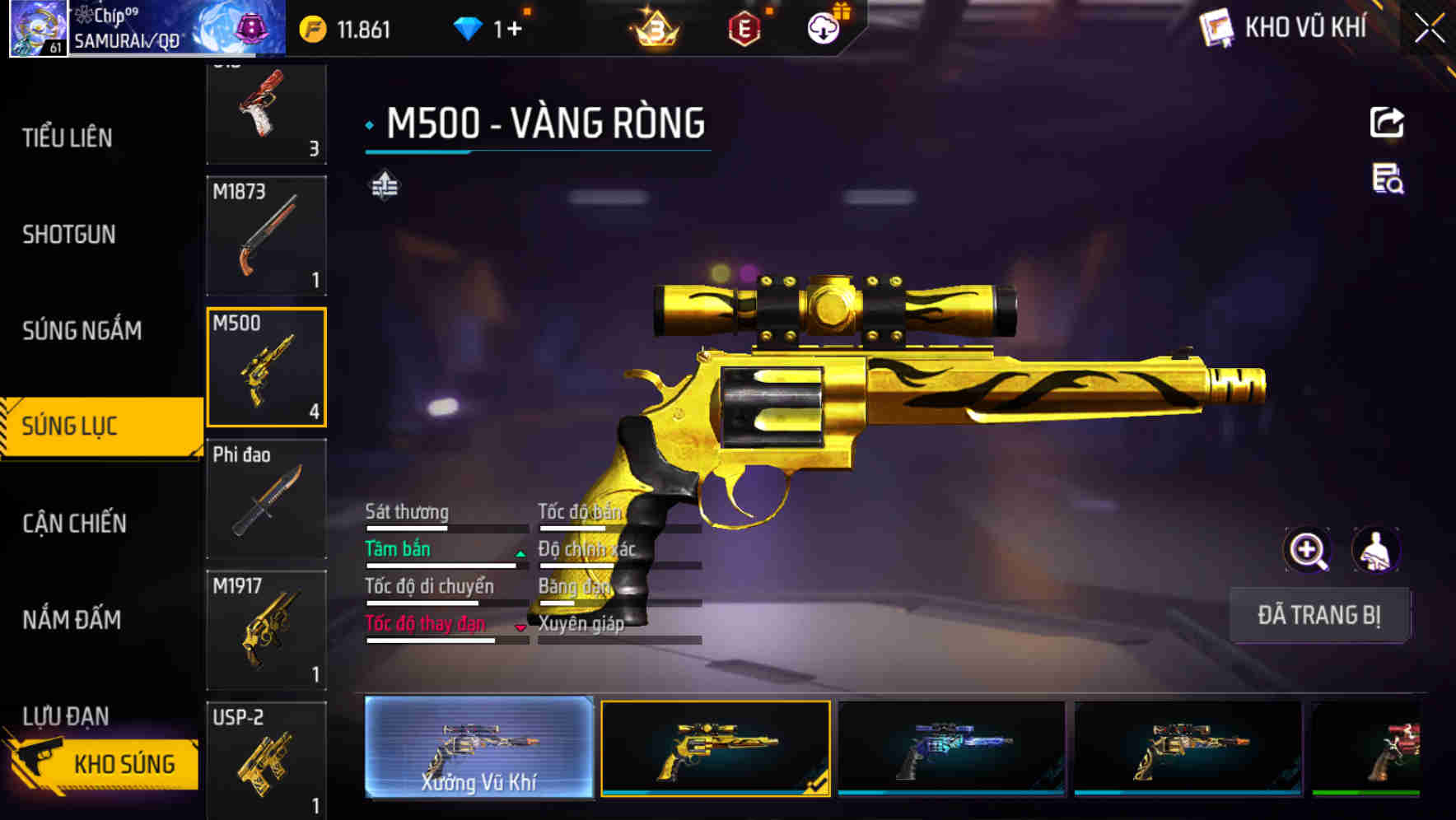Click the ĐÃ TRANG BỊ button
The height and width of the screenshot is (820, 1456).
[1319, 615]
